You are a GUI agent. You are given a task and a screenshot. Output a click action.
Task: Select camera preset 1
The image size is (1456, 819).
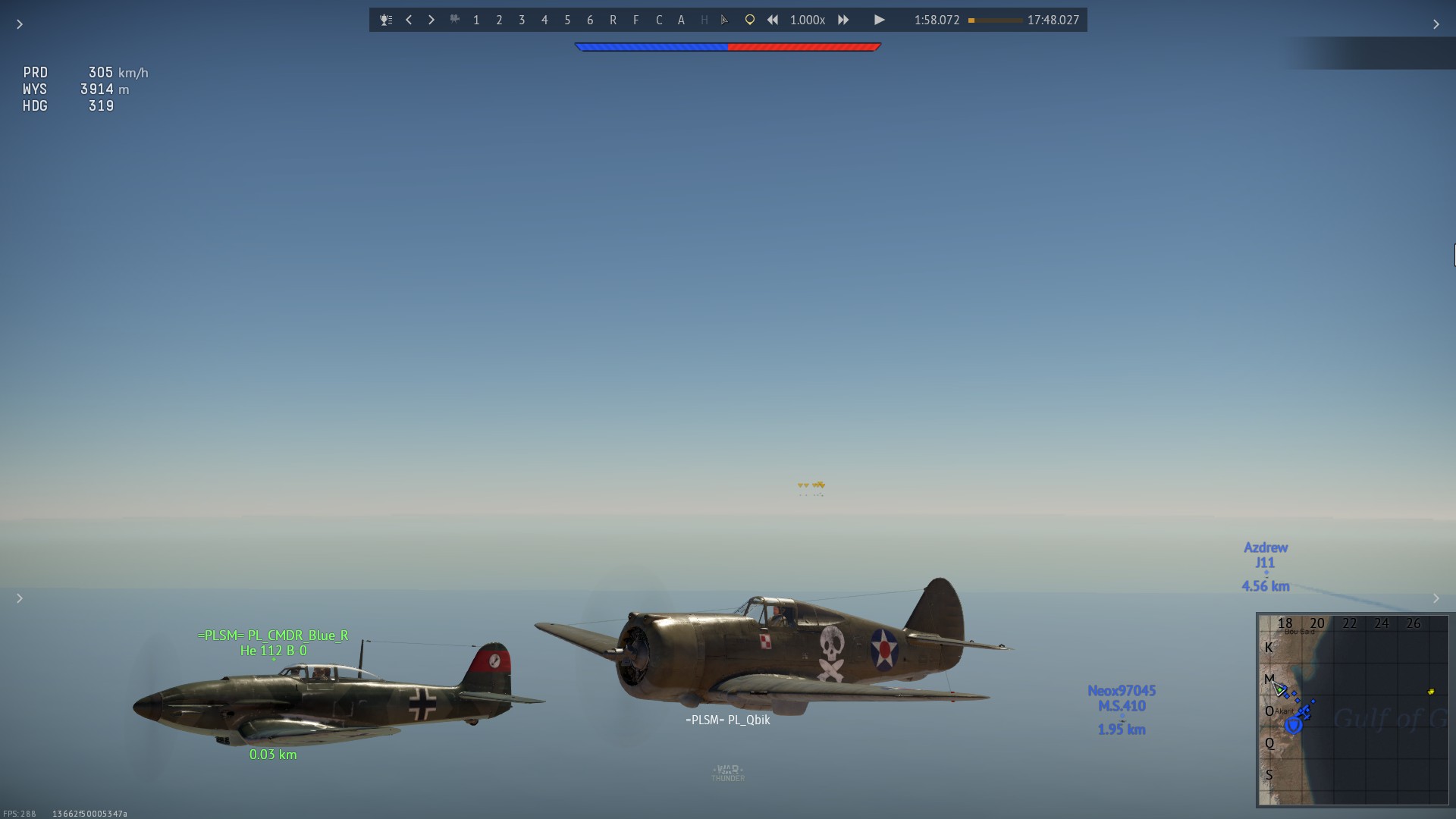[x=476, y=20]
